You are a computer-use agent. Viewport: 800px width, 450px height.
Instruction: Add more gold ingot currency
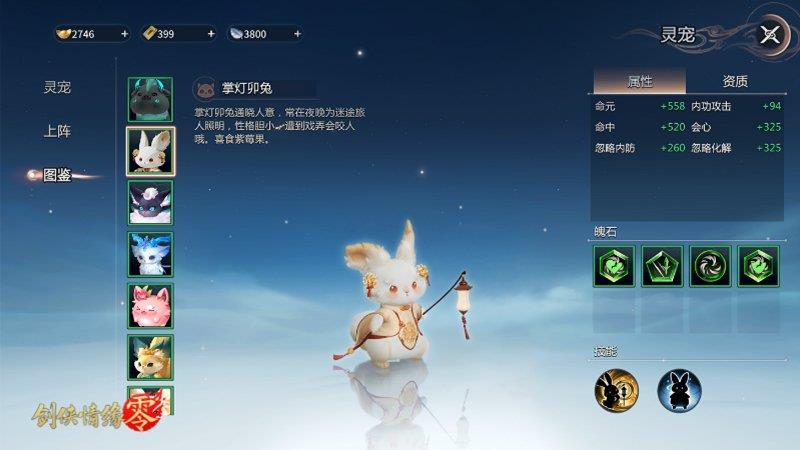tap(124, 34)
